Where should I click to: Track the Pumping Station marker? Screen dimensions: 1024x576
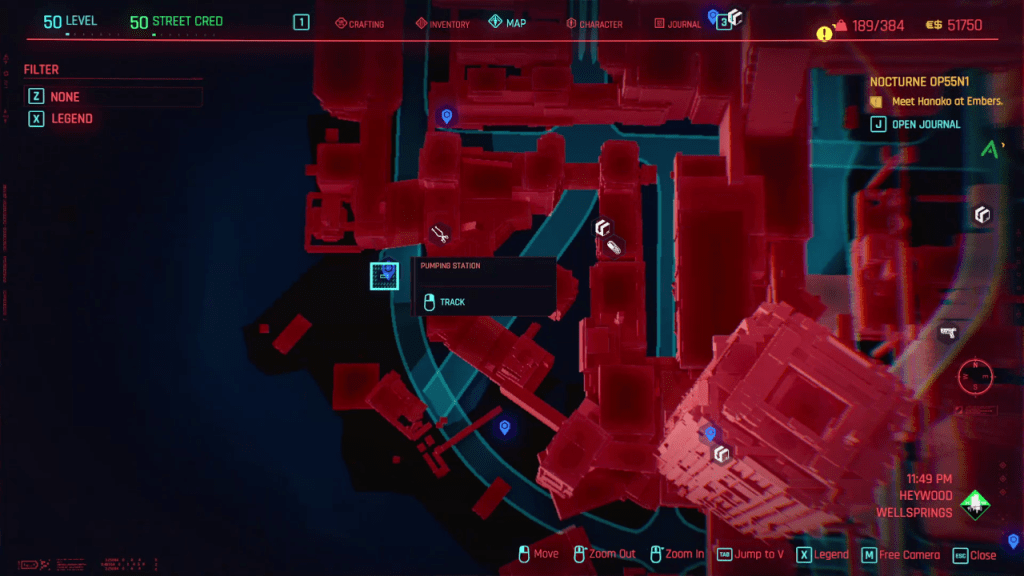pos(452,302)
